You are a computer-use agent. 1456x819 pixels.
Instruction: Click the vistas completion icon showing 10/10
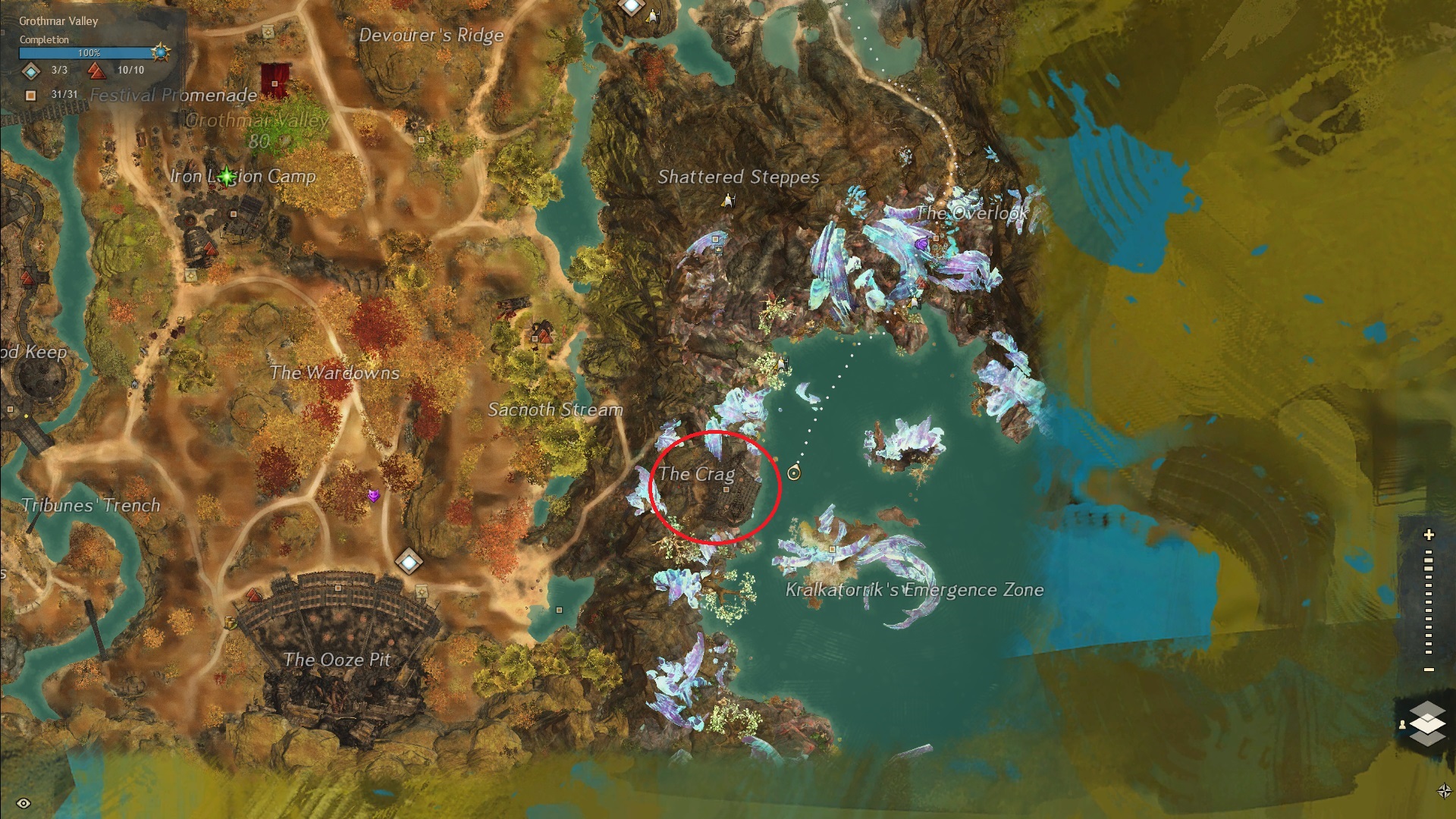point(96,71)
